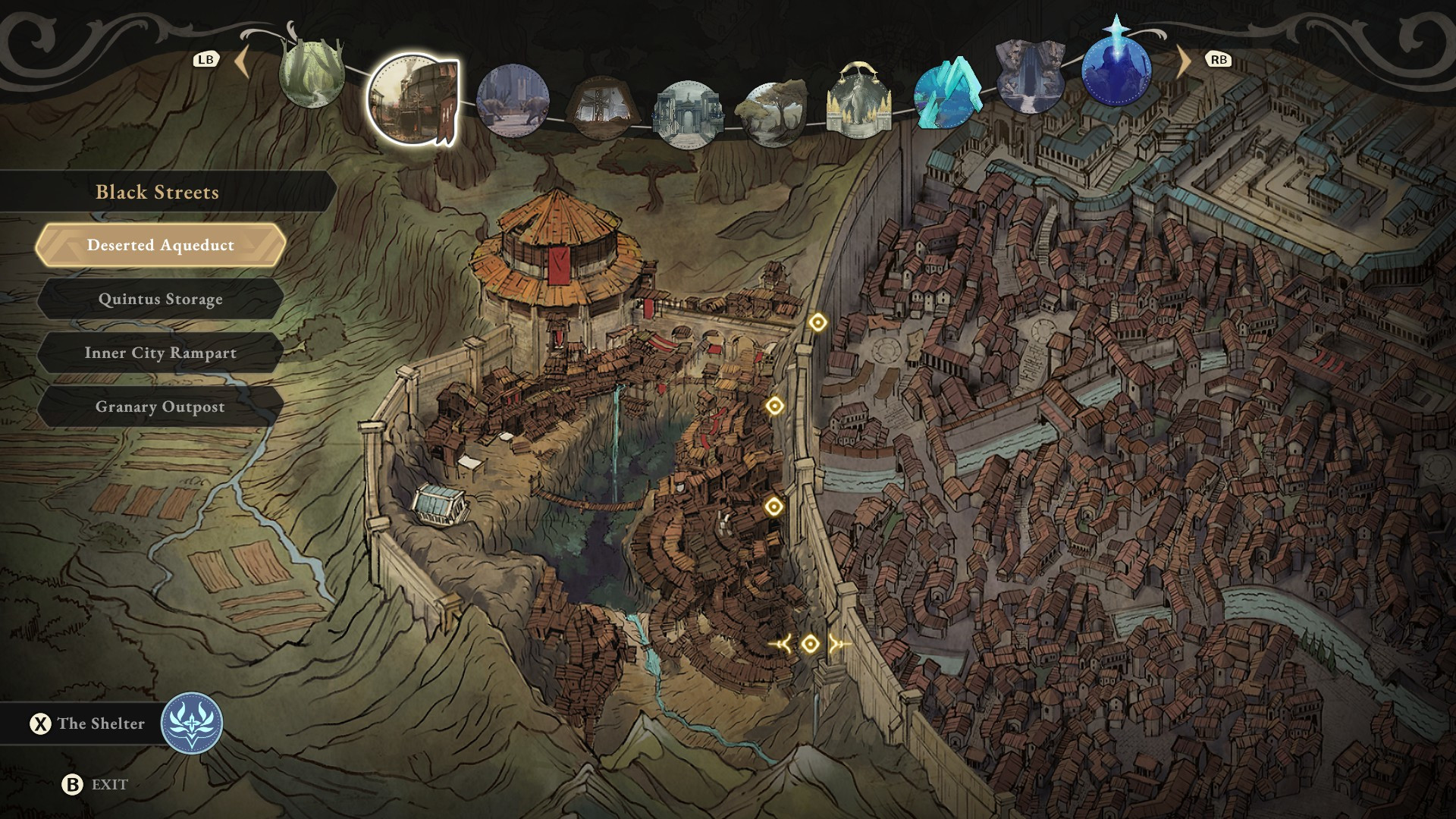Select Deserted Aqueduct fast travel point
1456x819 pixels.
(160, 245)
